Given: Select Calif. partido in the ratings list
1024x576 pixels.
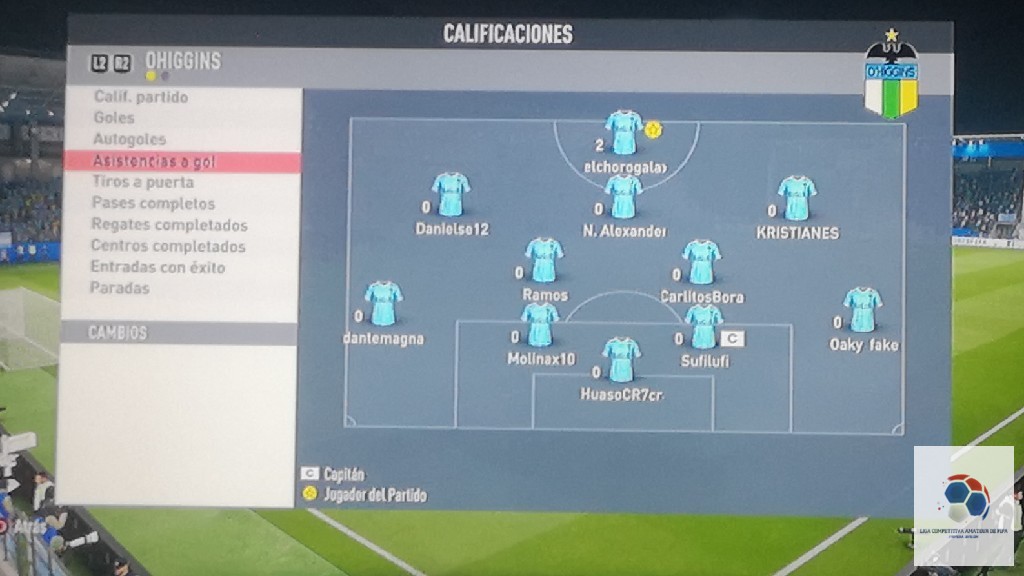Looking at the screenshot, I should (141, 98).
